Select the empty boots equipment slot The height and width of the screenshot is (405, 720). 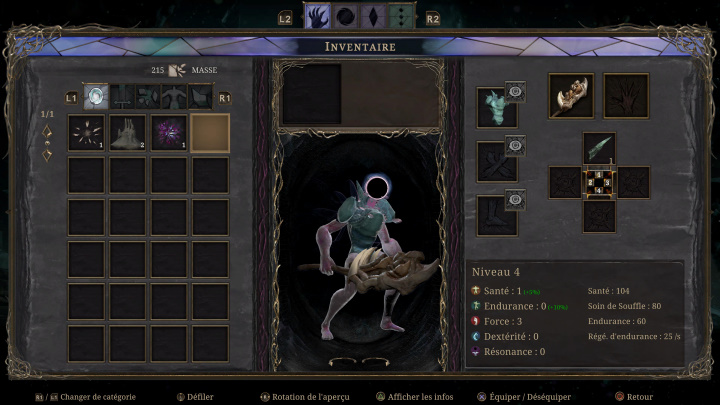click(x=494, y=214)
